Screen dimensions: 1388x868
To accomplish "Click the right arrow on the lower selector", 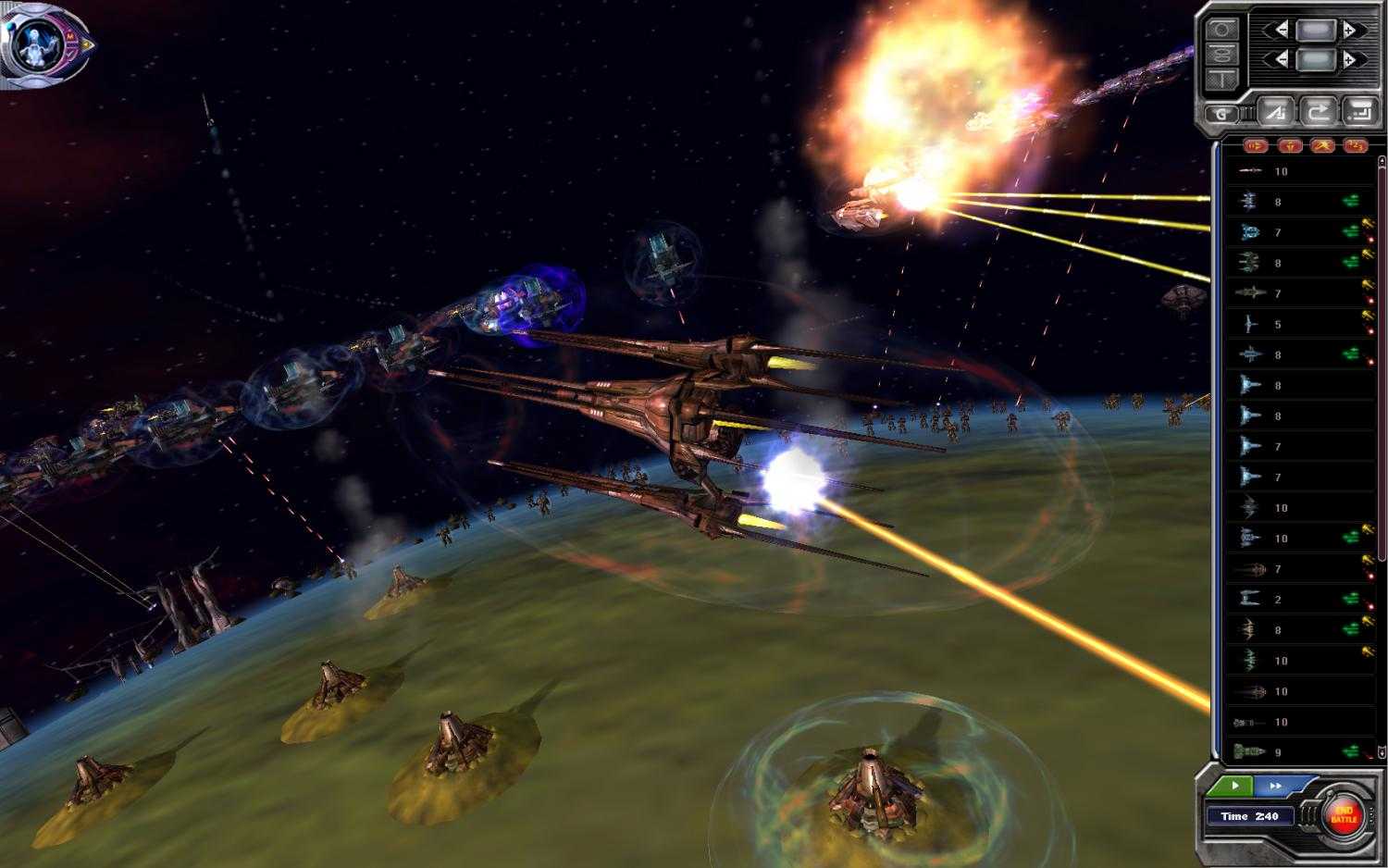I will click(x=1352, y=58).
